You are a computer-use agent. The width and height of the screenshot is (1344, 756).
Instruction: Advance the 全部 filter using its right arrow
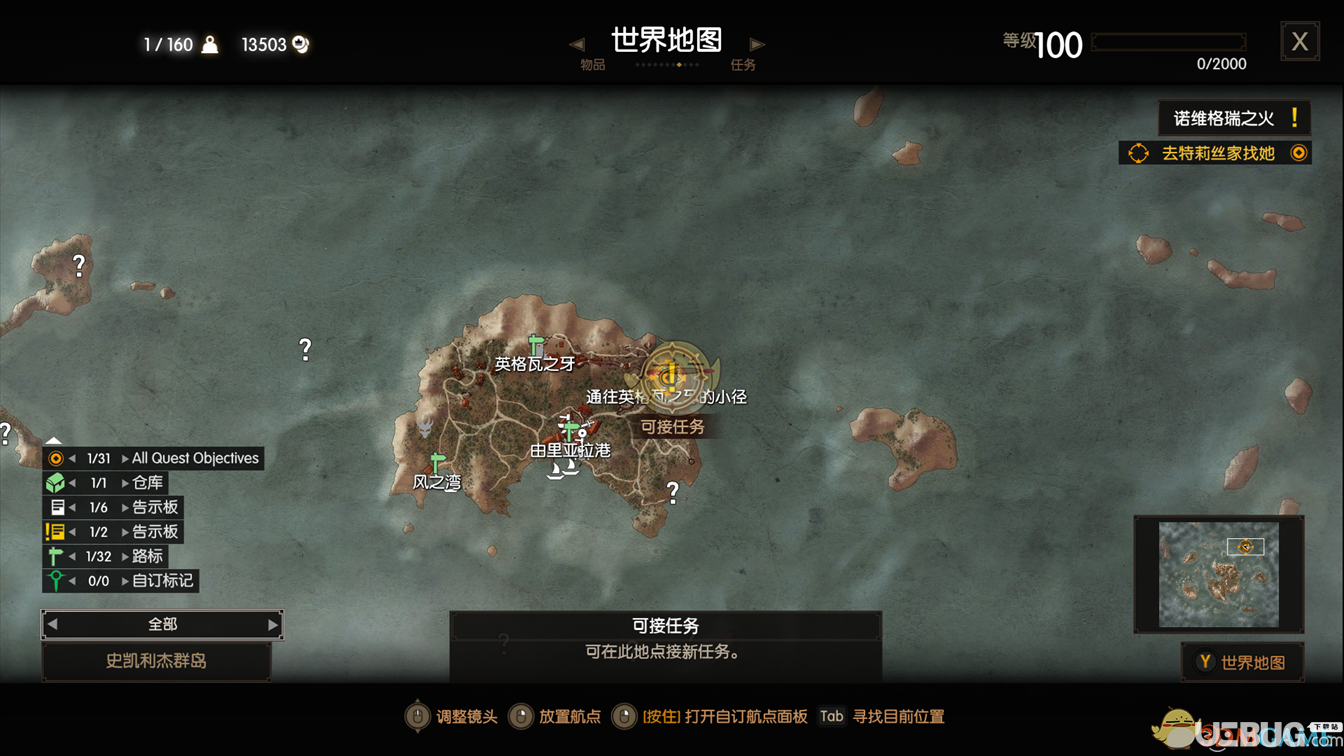272,624
